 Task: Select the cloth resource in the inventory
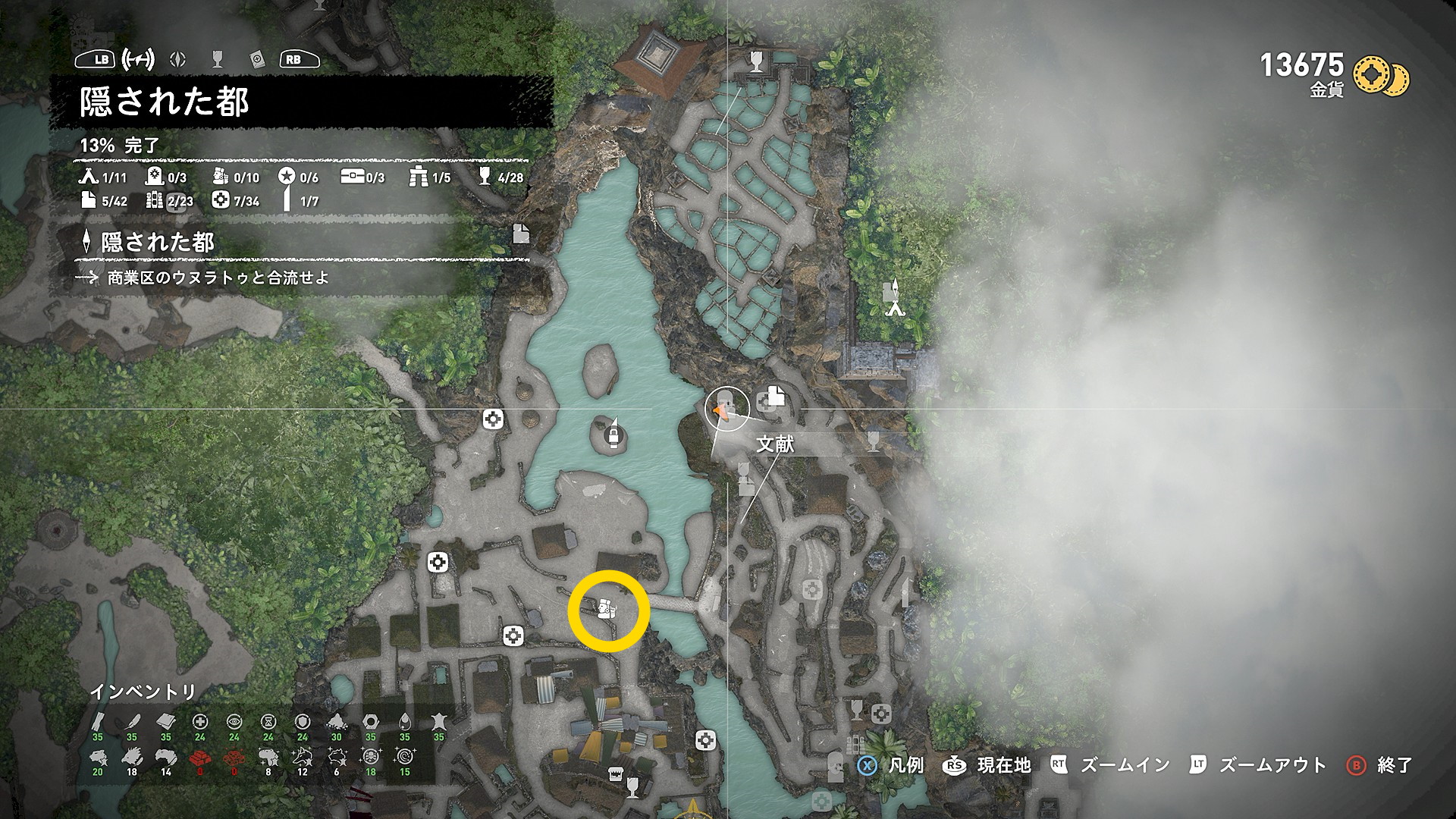pos(166,721)
